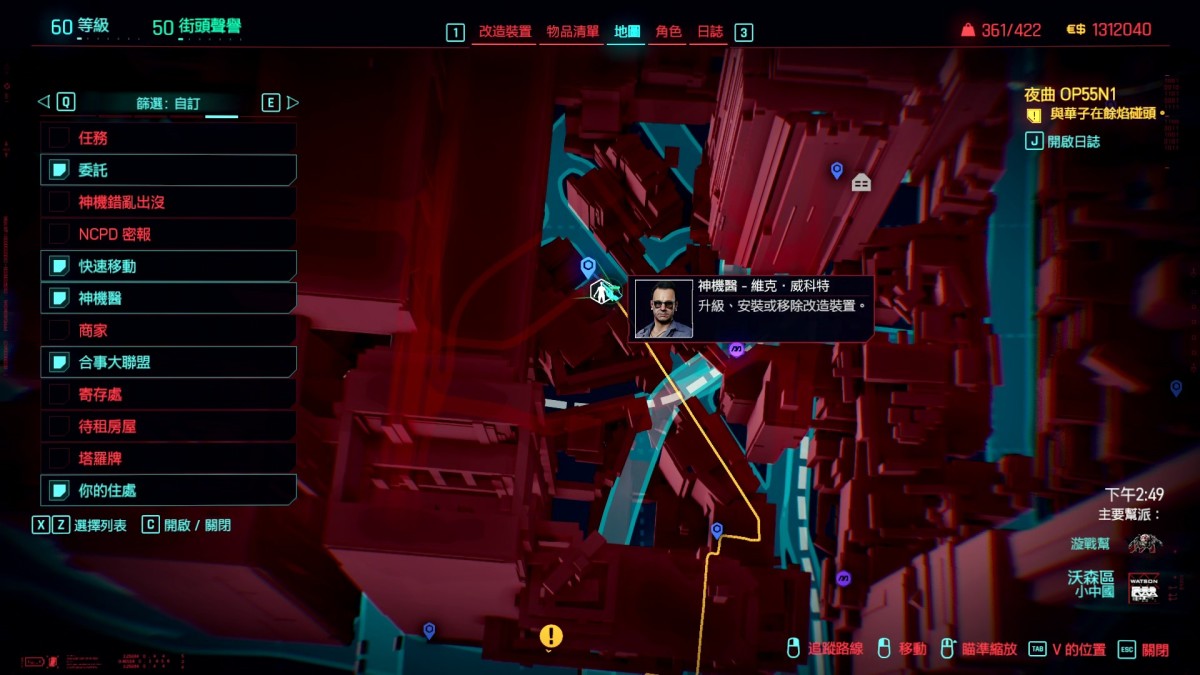Switch to the 日誌 tab
Screen dimensions: 1200x675
coord(710,32)
